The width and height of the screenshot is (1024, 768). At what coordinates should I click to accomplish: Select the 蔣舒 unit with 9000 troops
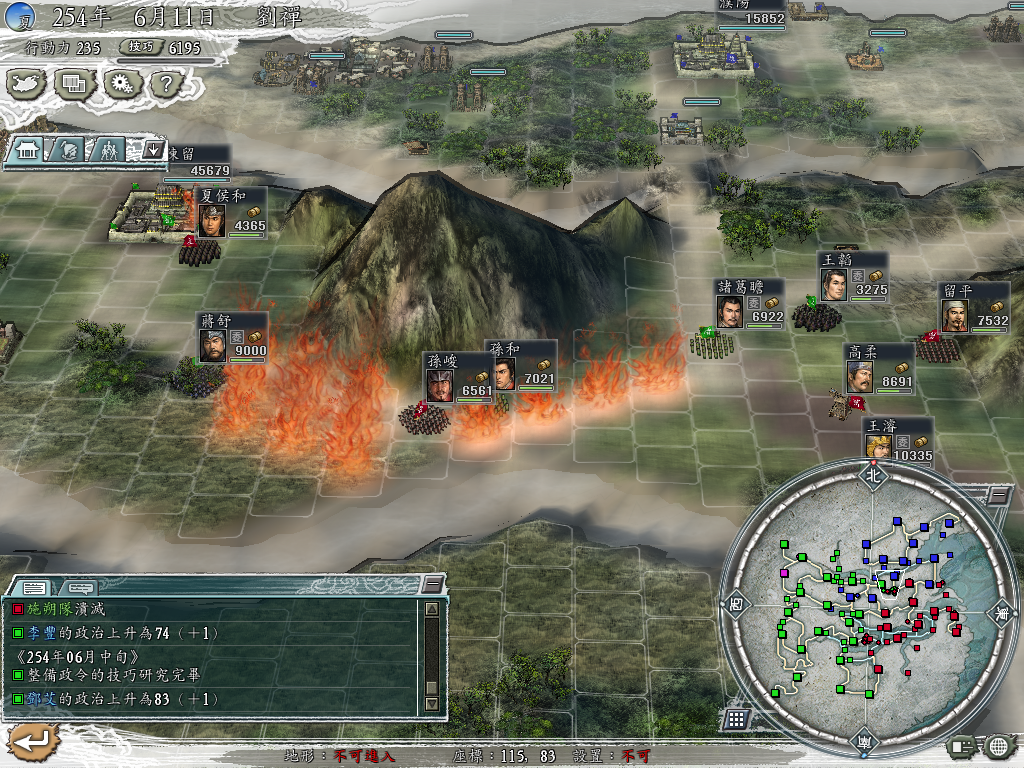click(213, 346)
